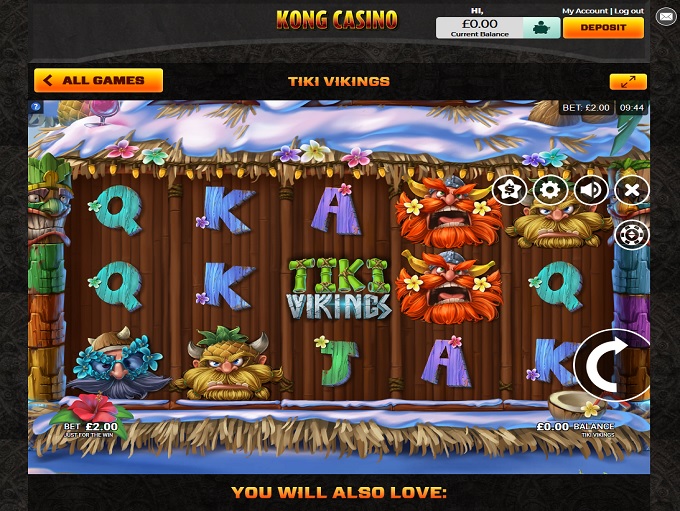Click the piggy bank balance icon
This screenshot has height=511, width=680.
[x=541, y=28]
